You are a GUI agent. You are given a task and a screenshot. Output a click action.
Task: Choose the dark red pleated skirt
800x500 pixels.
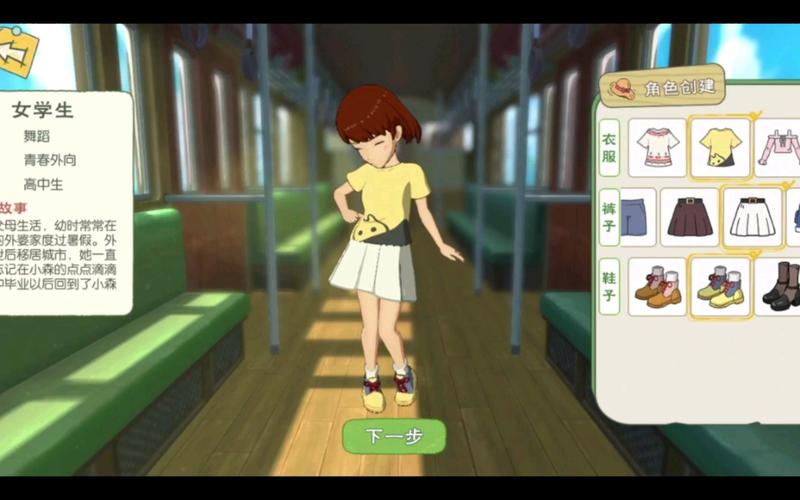pos(689,217)
